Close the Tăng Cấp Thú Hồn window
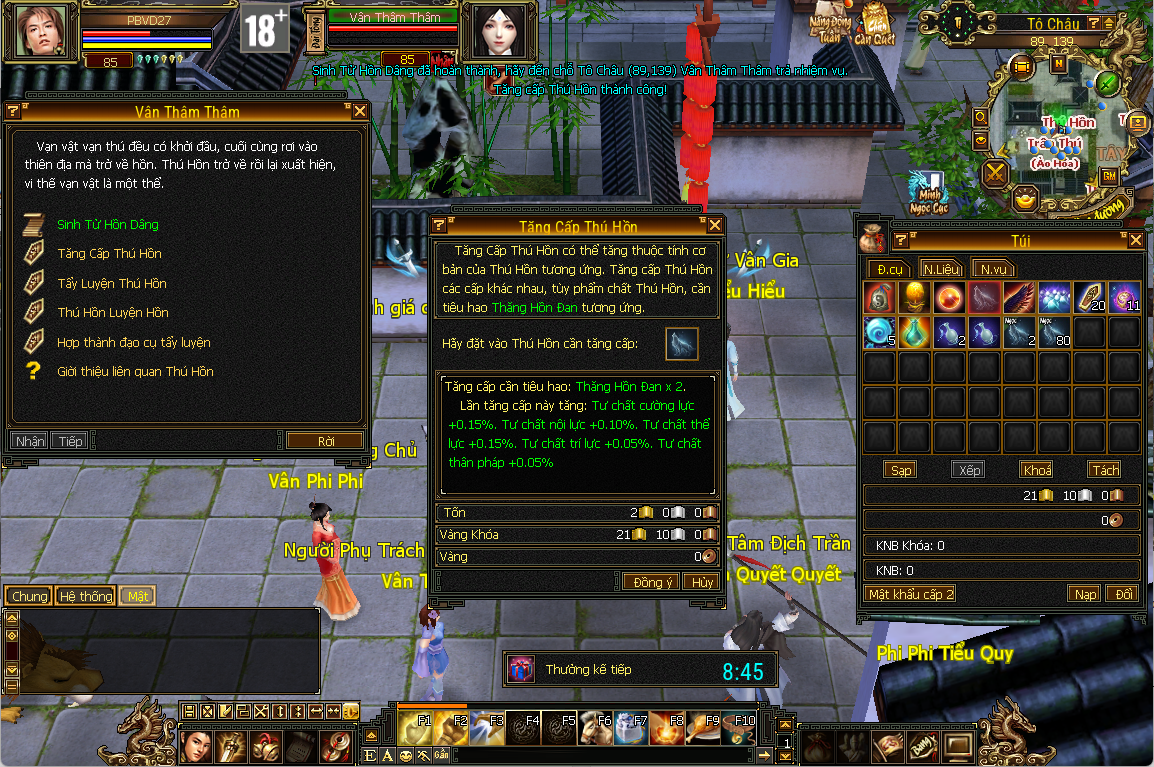The image size is (1154, 767). click(714, 226)
